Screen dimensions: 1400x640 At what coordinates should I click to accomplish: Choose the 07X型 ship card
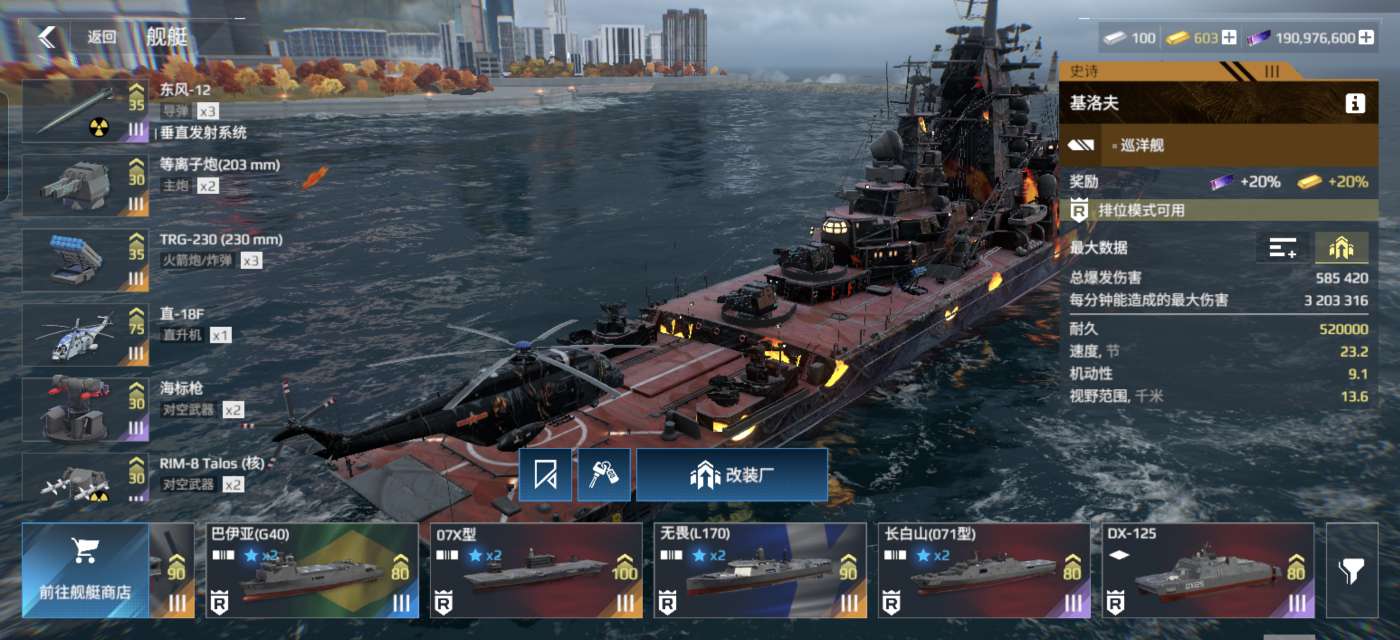click(x=536, y=570)
